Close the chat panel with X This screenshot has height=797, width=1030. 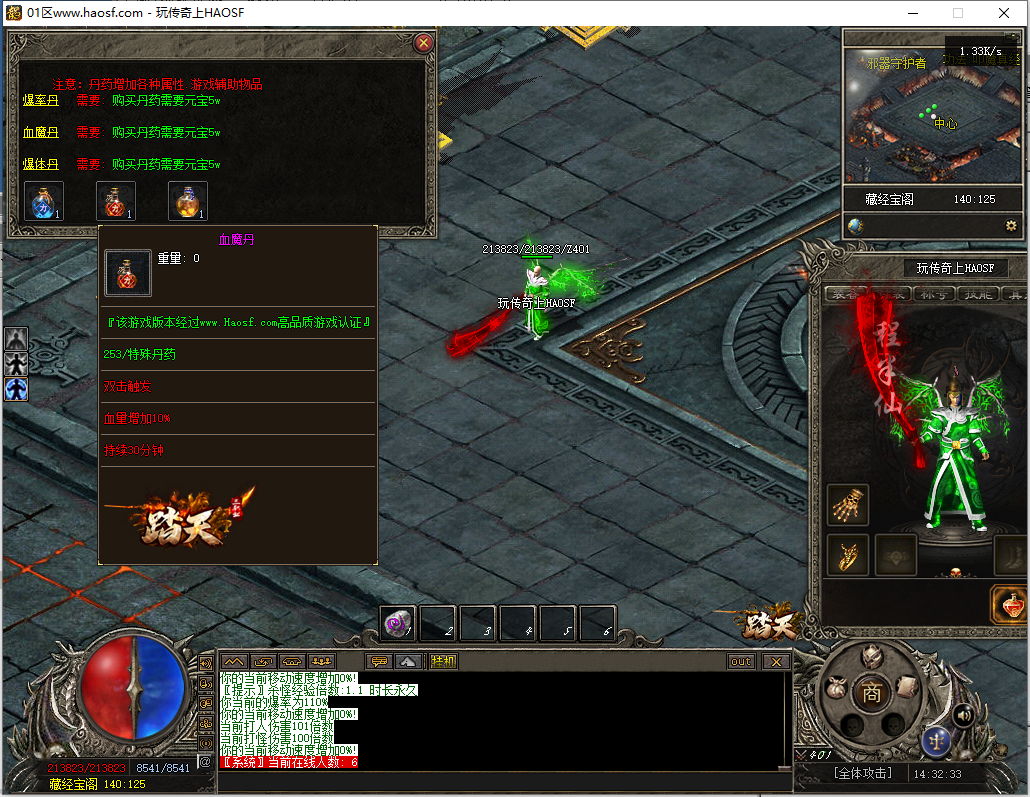coord(776,662)
